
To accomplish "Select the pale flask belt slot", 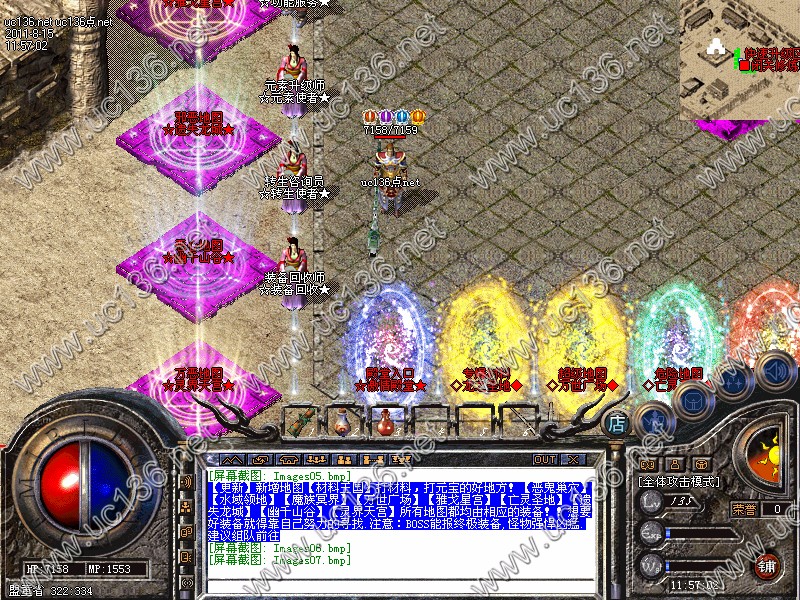I will point(342,421).
